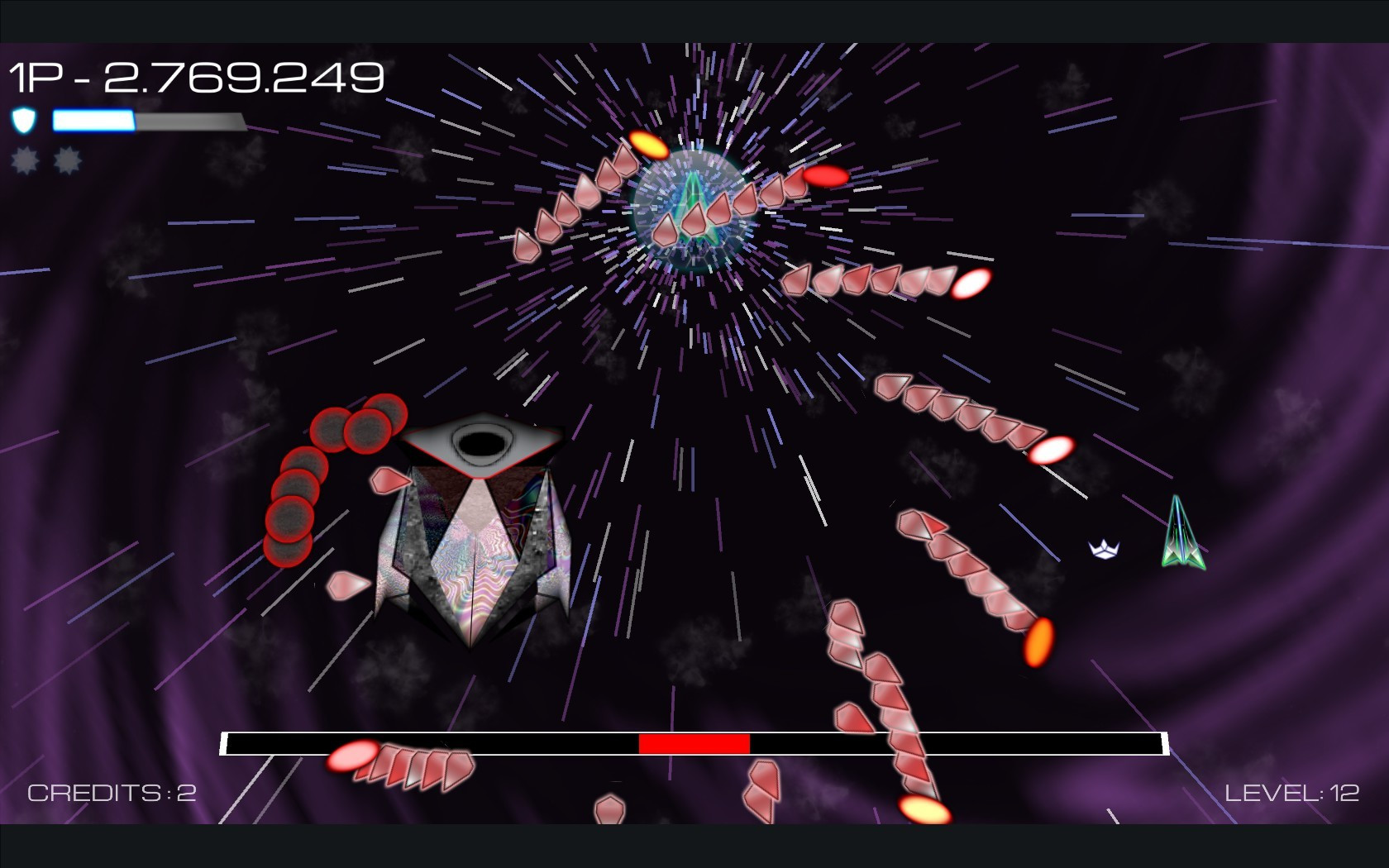Click the dark eye of the boss enemy
The image size is (1389, 868).
(x=480, y=442)
